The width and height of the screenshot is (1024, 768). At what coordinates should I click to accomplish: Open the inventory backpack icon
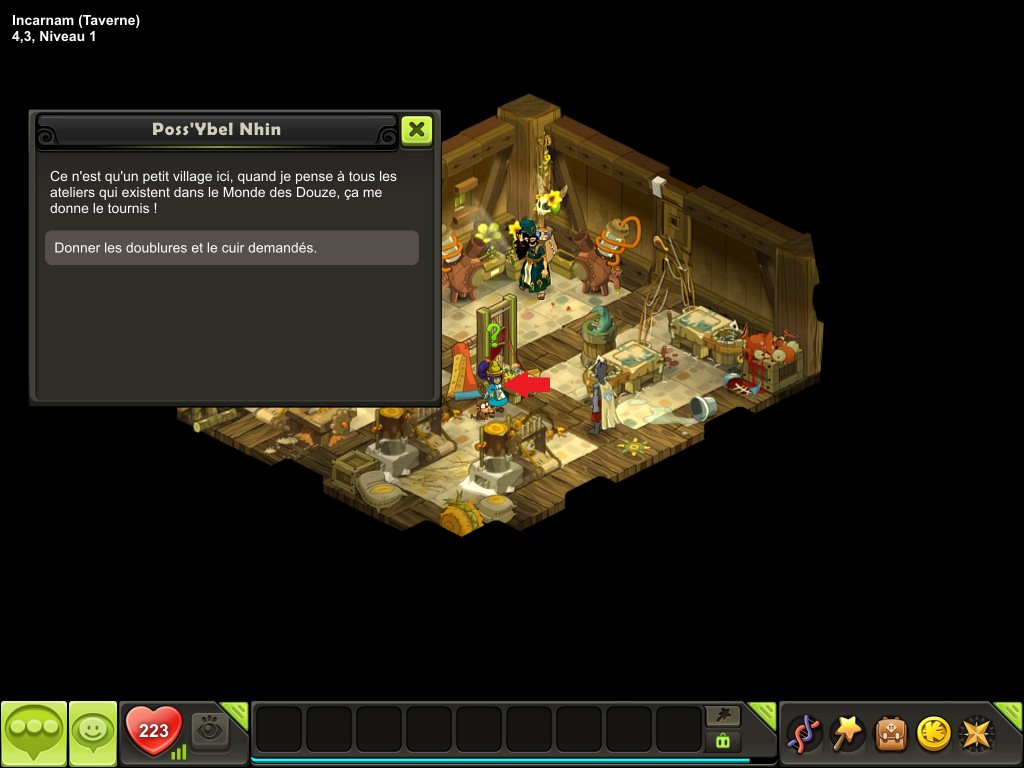(x=890, y=734)
